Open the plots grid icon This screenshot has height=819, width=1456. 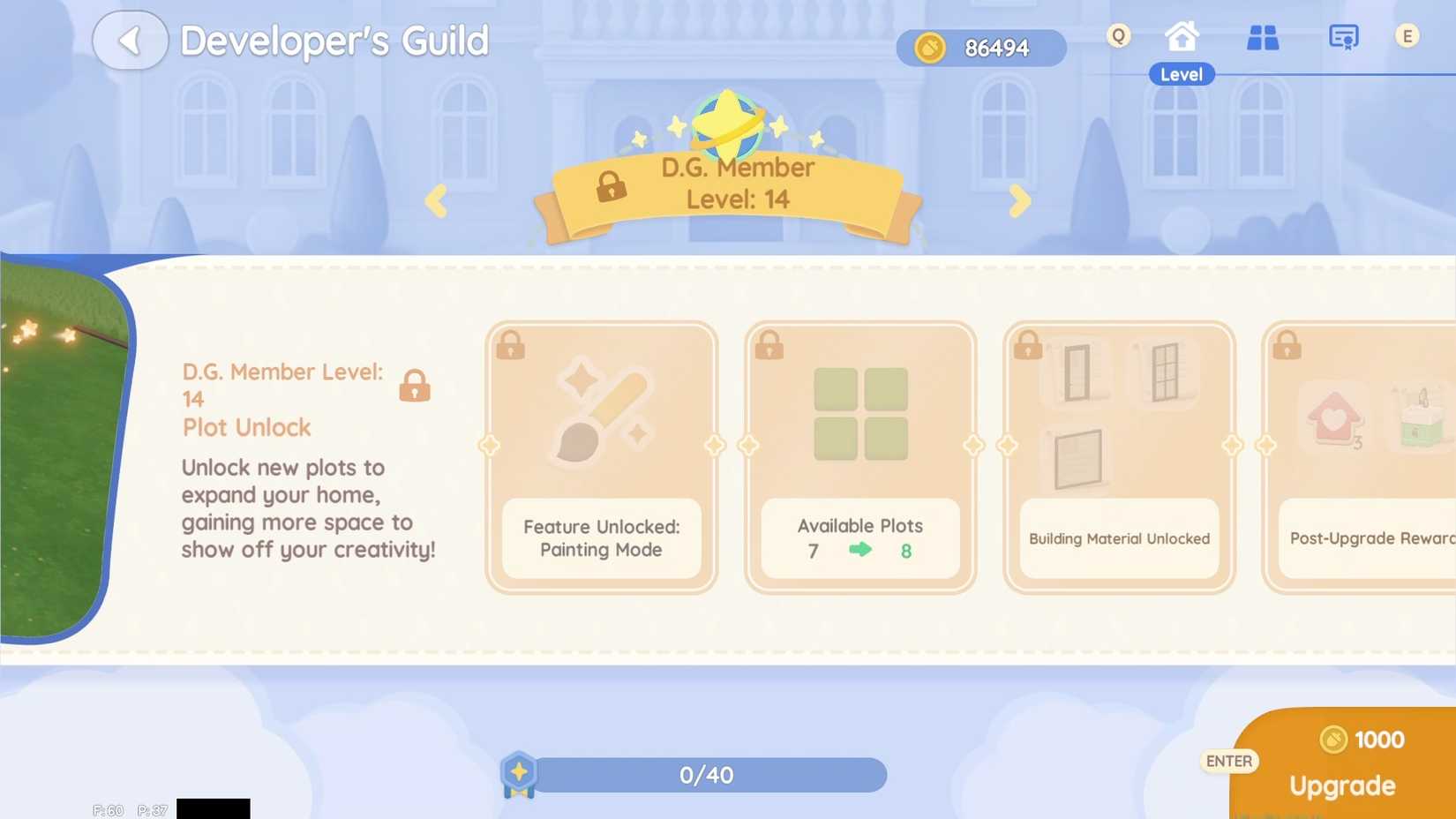(1262, 37)
